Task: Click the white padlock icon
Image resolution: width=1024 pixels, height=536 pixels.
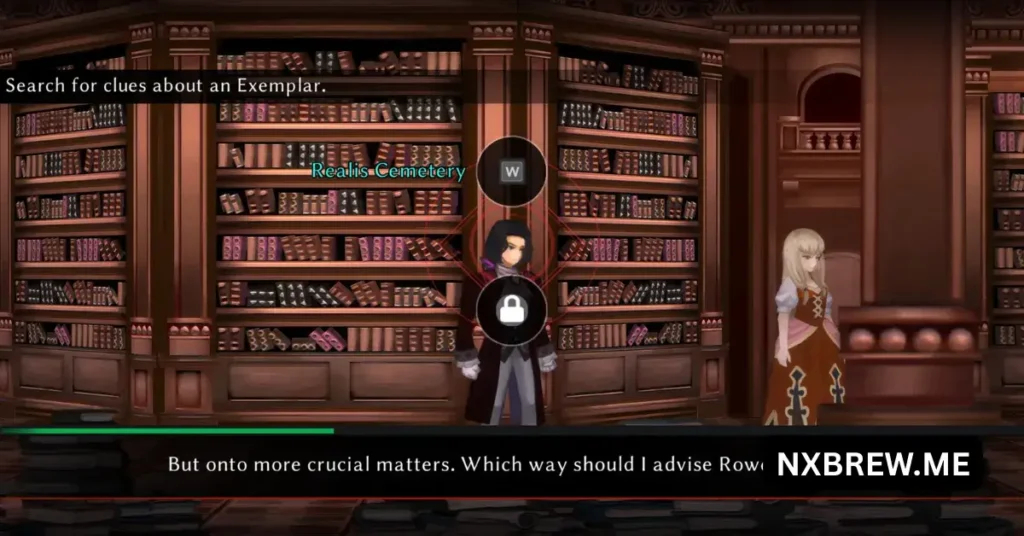Action: (x=511, y=311)
